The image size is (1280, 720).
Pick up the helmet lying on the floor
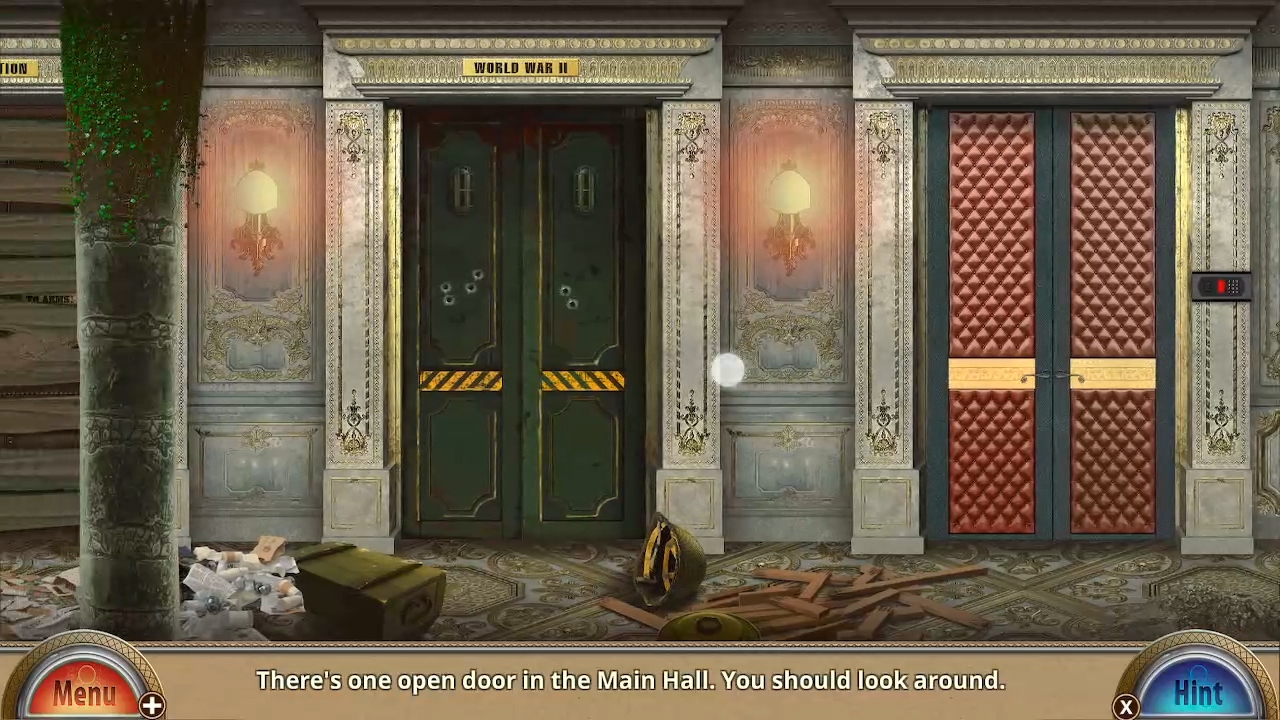pos(668,560)
